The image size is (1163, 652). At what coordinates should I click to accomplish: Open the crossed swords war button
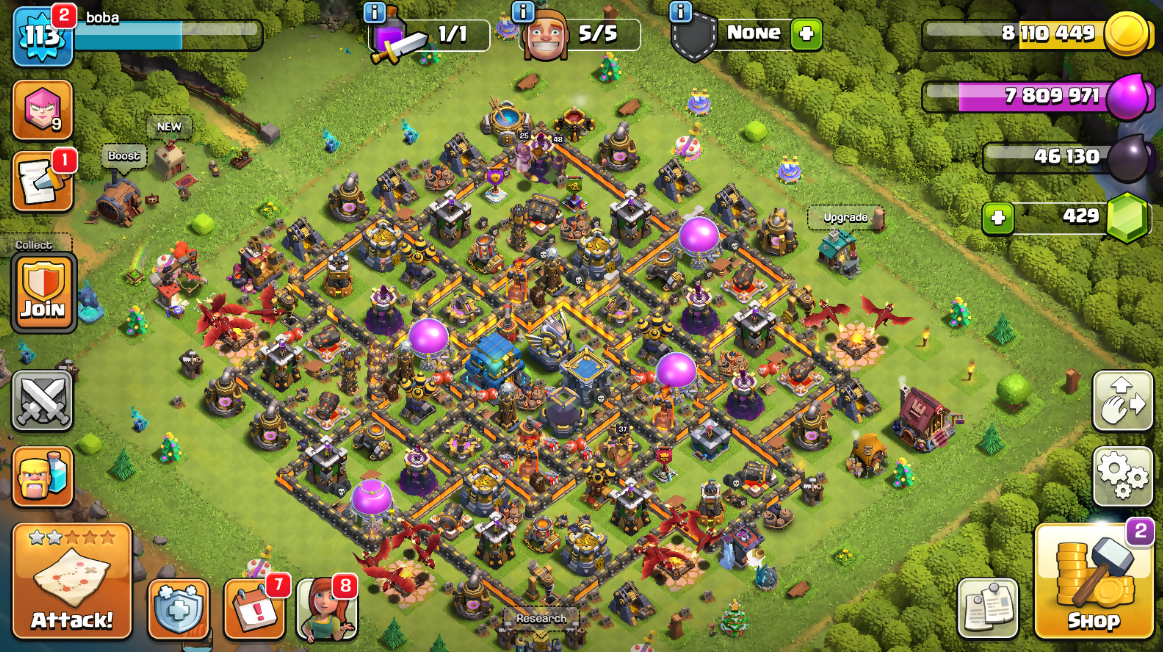click(43, 402)
